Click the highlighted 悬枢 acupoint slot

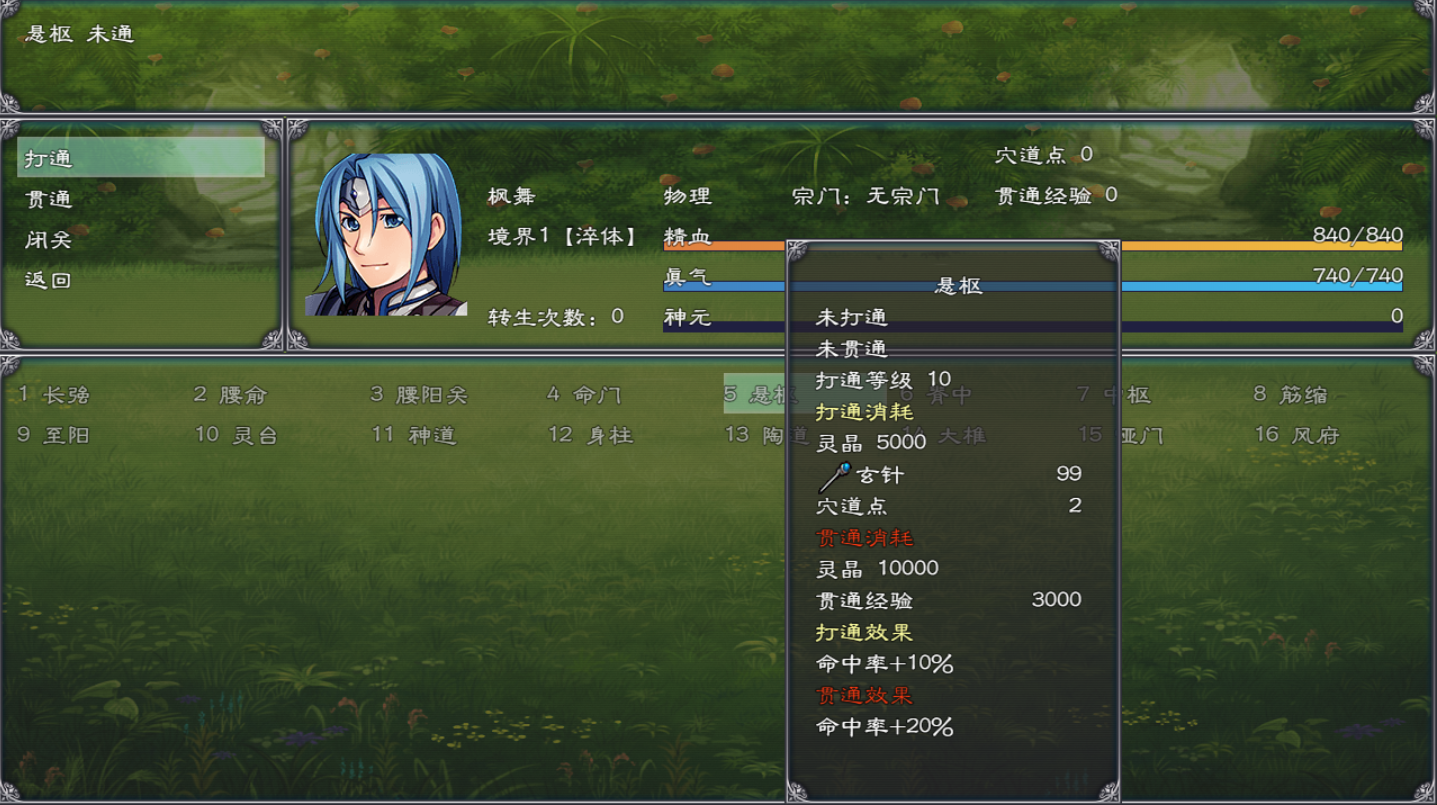coord(756,394)
